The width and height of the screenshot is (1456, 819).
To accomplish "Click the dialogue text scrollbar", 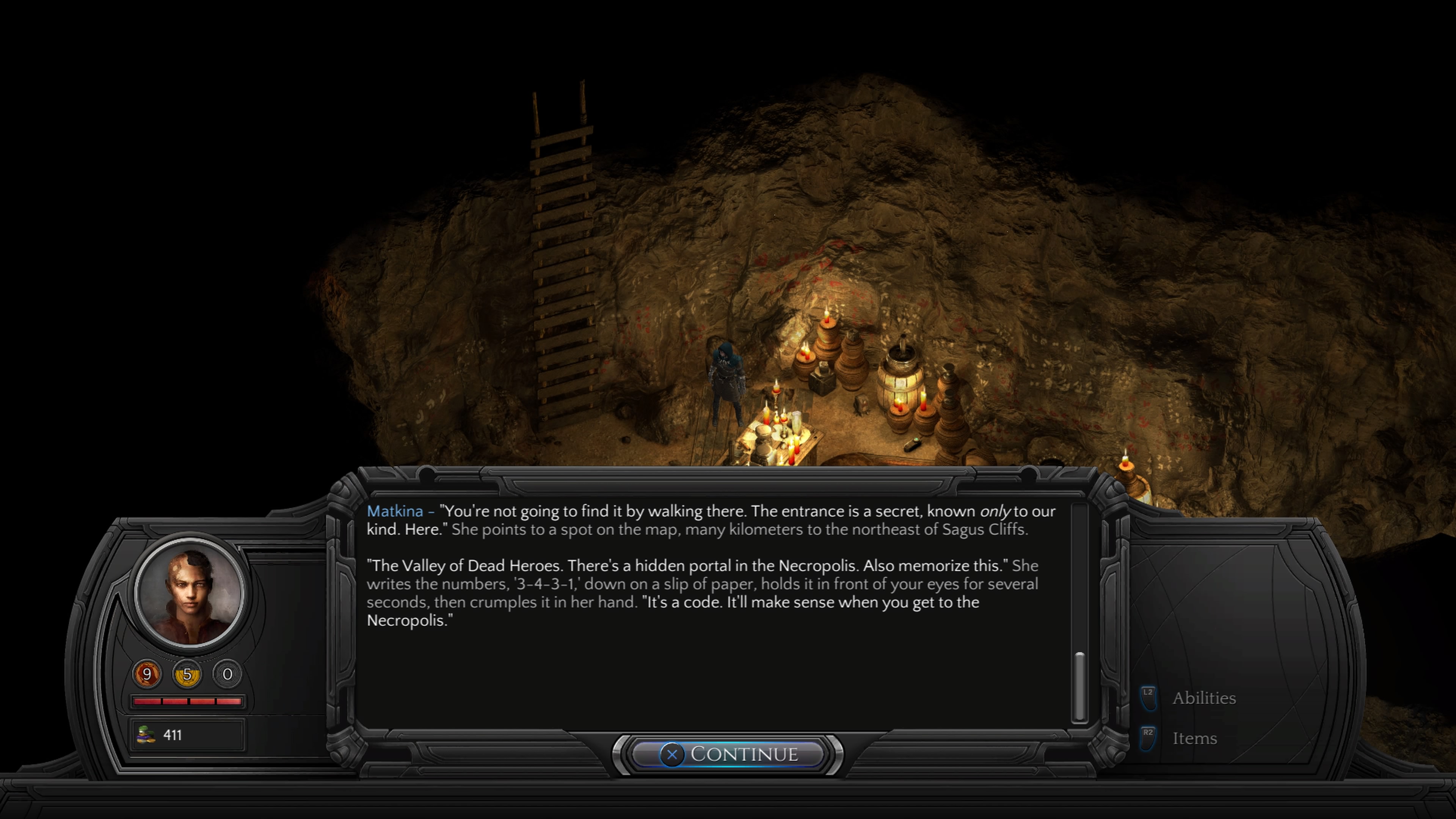I will pyautogui.click(x=1079, y=686).
